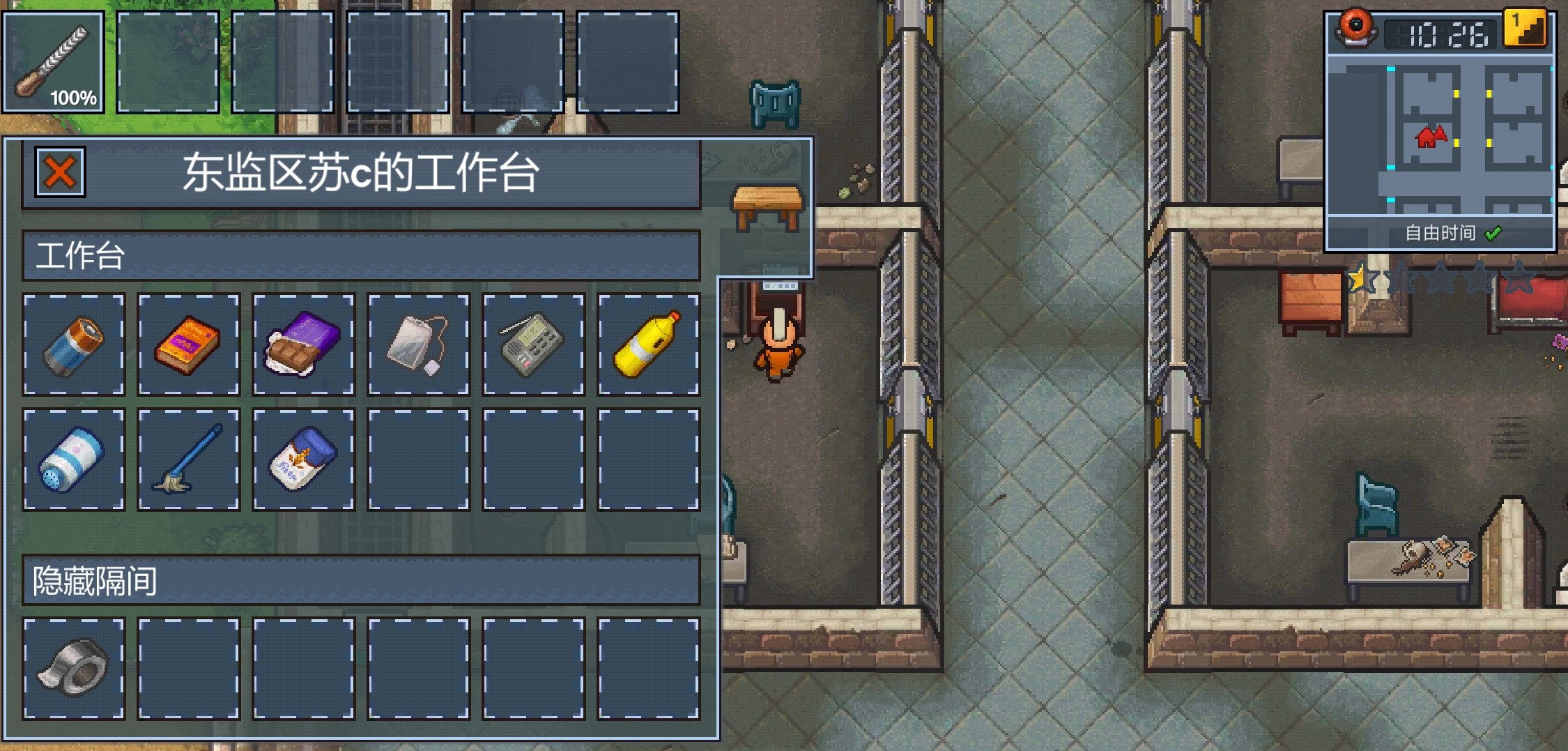Select duct tape in the hidden compartment

[74, 669]
